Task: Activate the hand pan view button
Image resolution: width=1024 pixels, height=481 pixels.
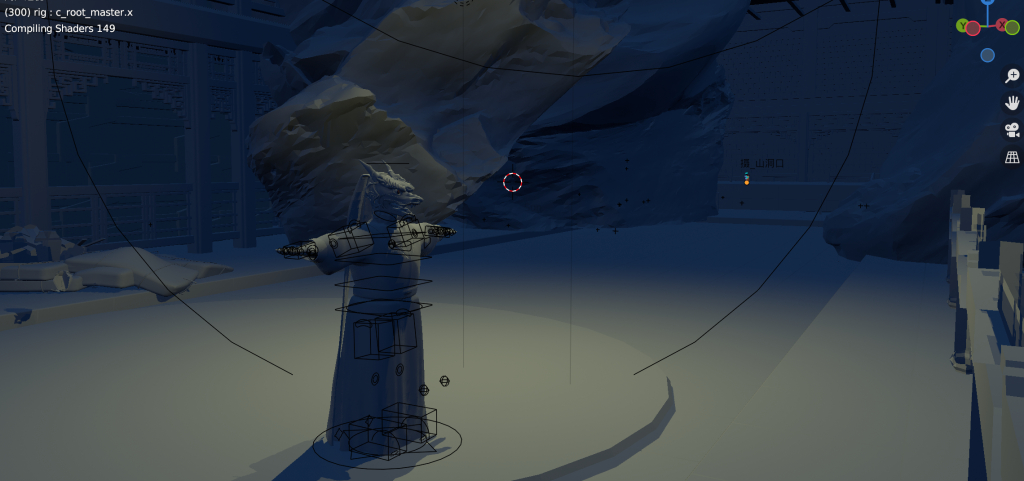Action: point(1011,103)
